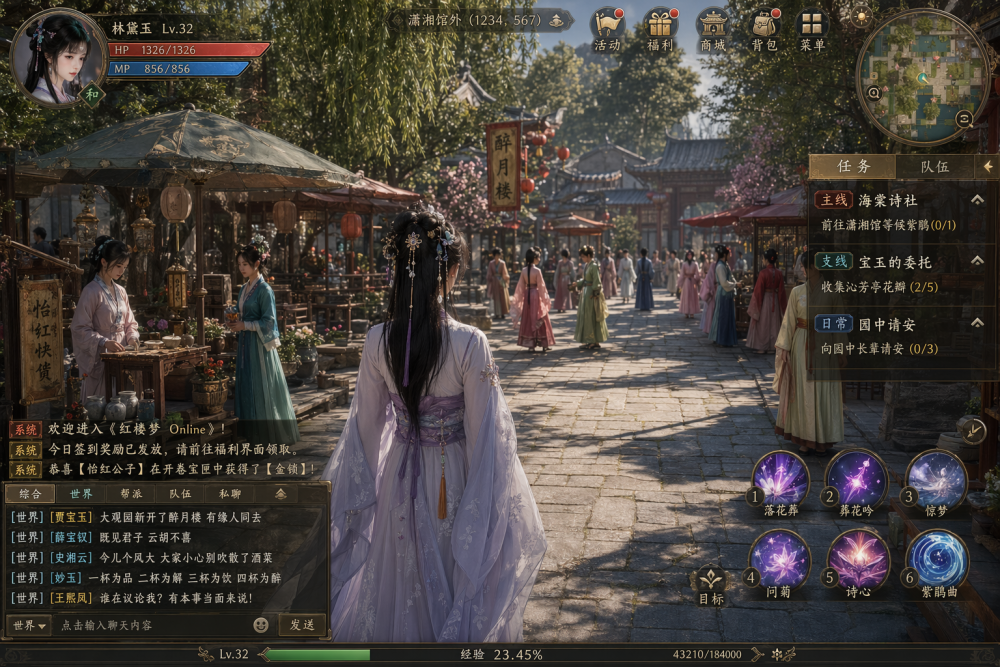Activate the 落花葬 skill

[780, 478]
